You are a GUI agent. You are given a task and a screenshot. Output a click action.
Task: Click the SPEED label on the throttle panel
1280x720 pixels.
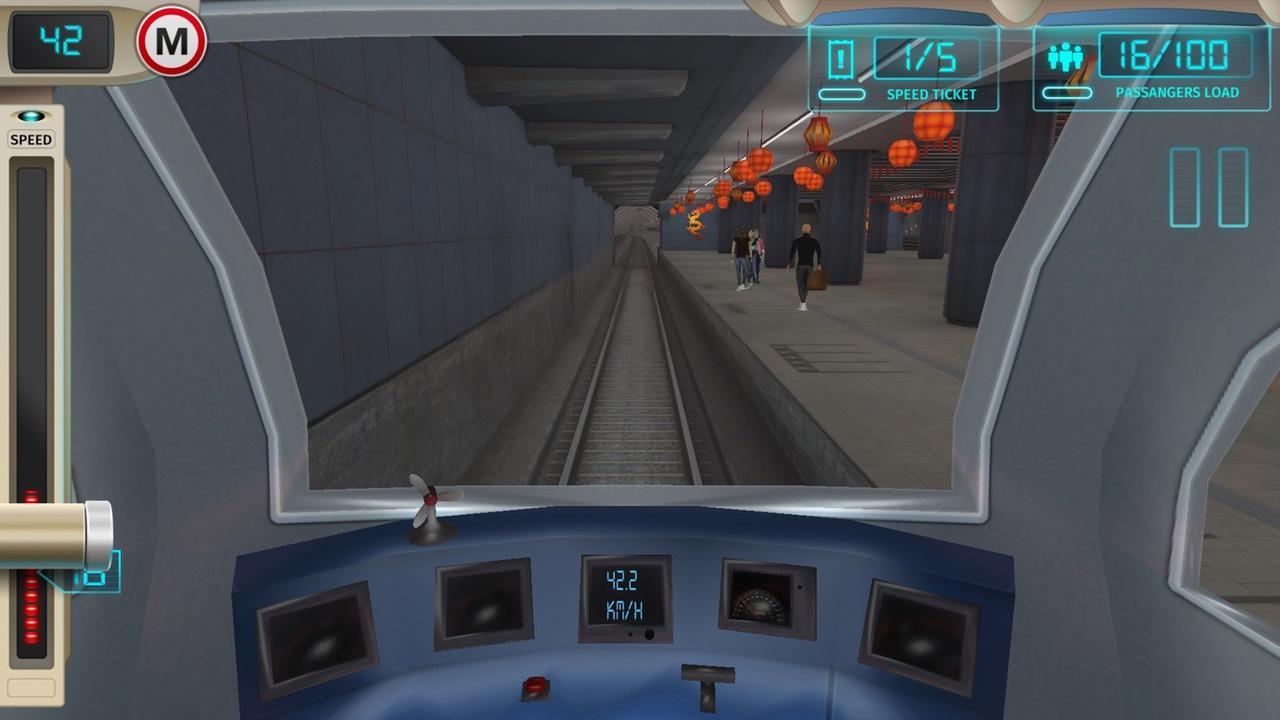30,140
